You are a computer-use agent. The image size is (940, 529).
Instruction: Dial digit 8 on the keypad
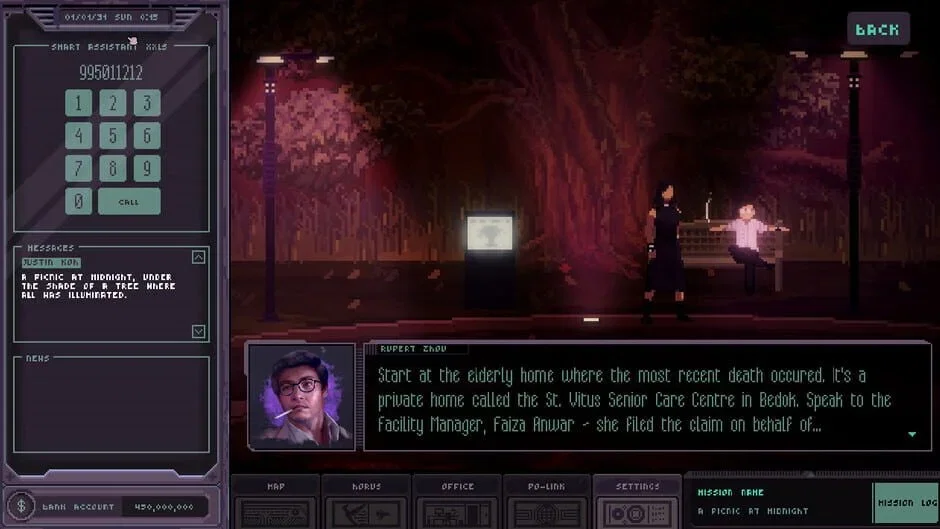click(113, 168)
